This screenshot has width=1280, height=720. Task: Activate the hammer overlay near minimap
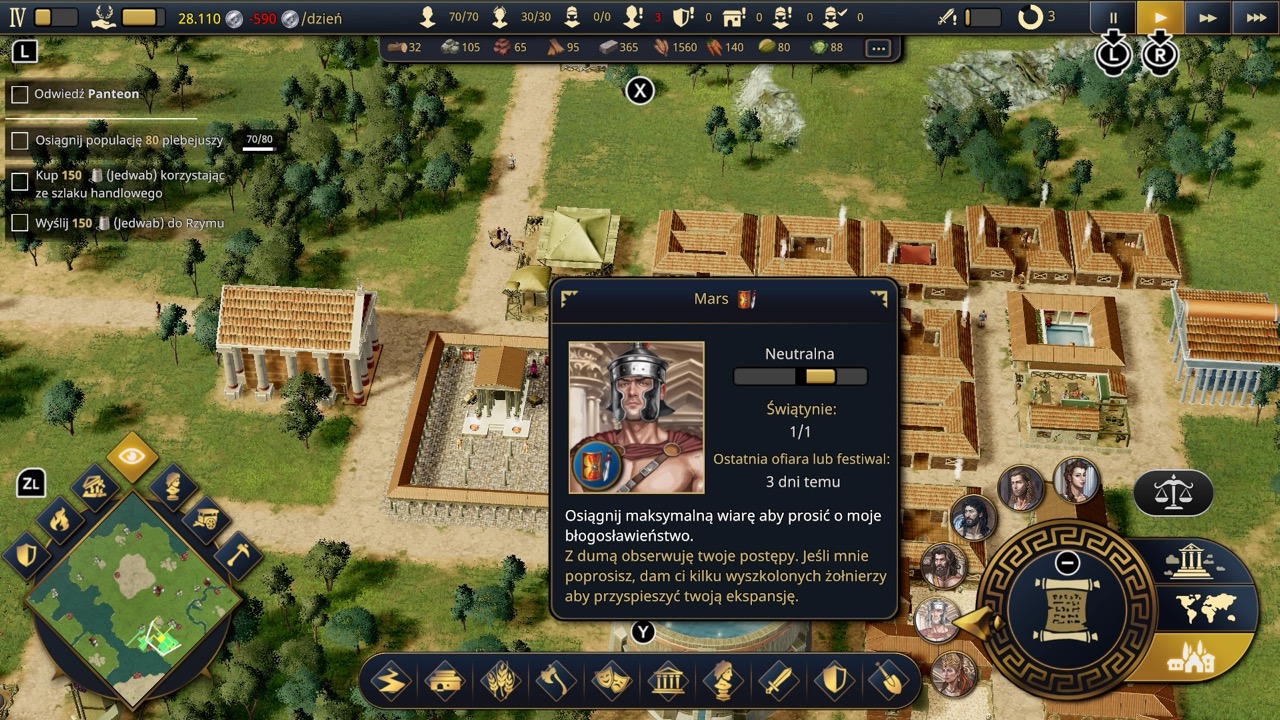click(237, 556)
